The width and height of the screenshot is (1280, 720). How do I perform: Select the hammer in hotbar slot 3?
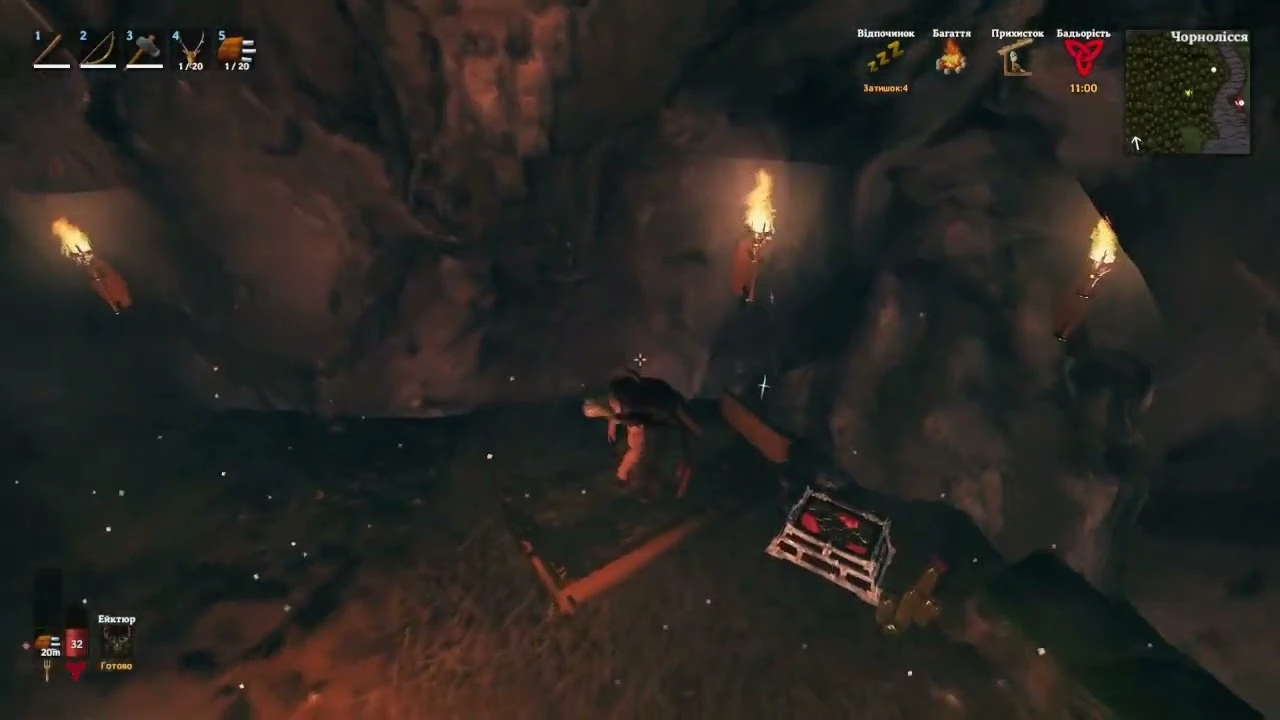[x=143, y=48]
